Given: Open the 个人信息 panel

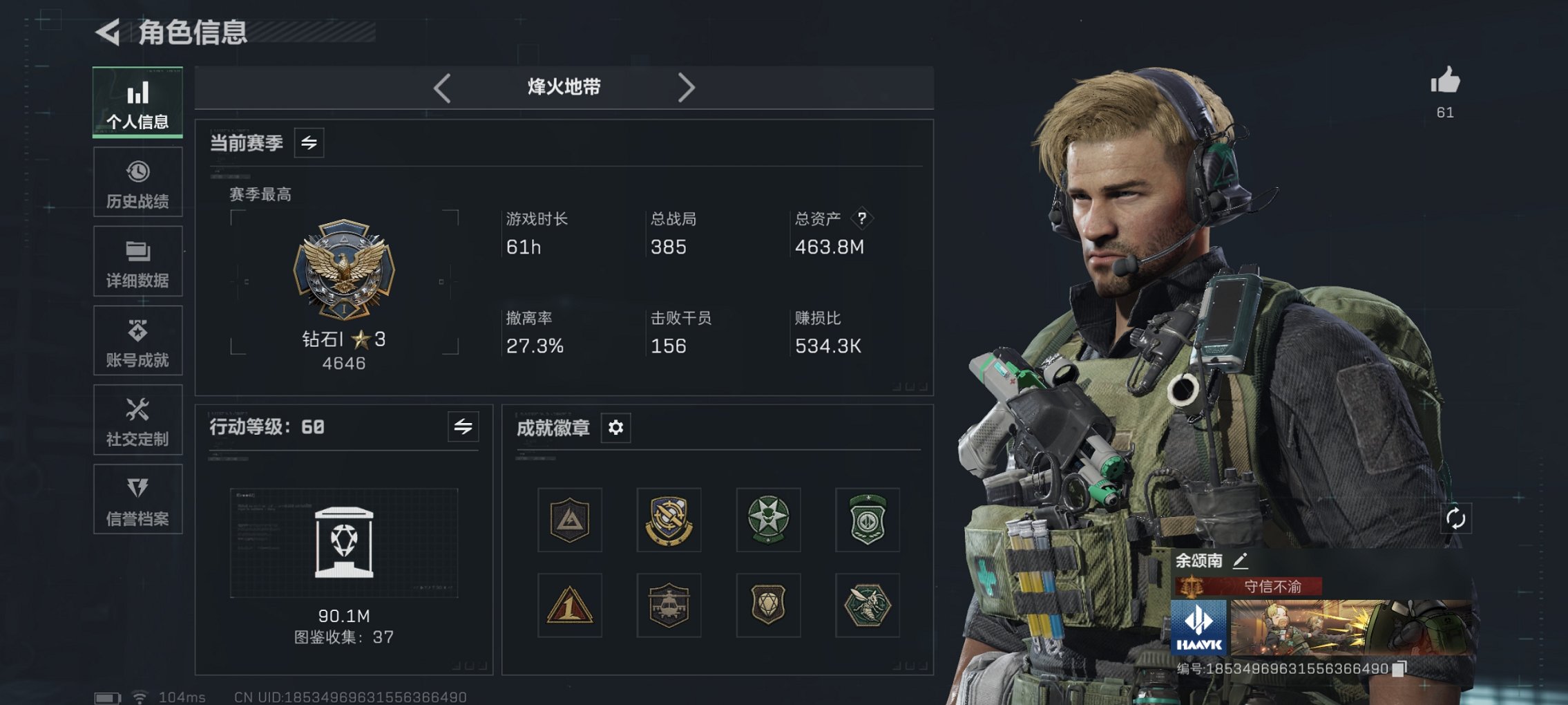Looking at the screenshot, I should tap(137, 102).
